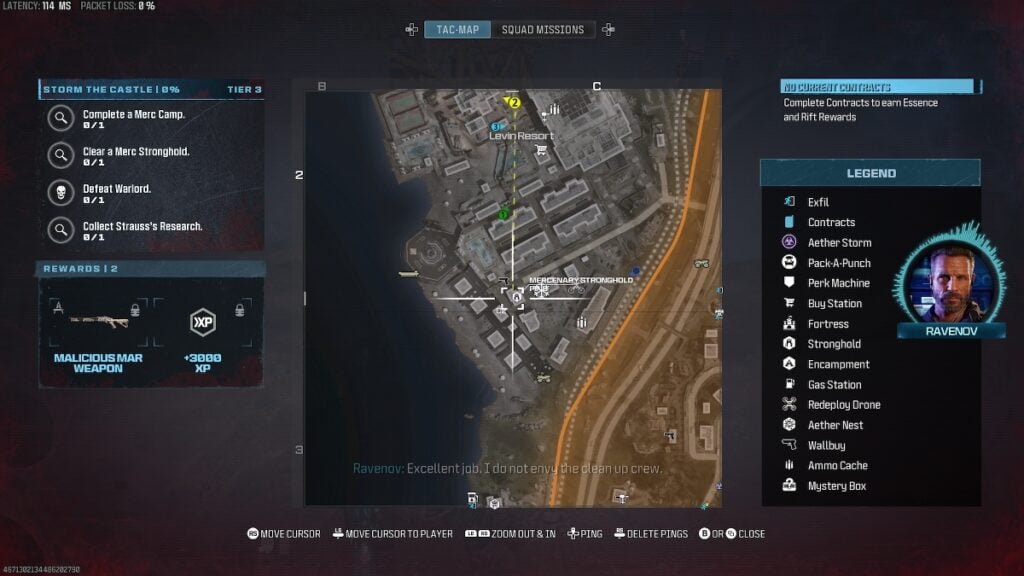Click the Exfil legend entry
Viewport: 1024px width, 576px height.
pyautogui.click(x=818, y=202)
